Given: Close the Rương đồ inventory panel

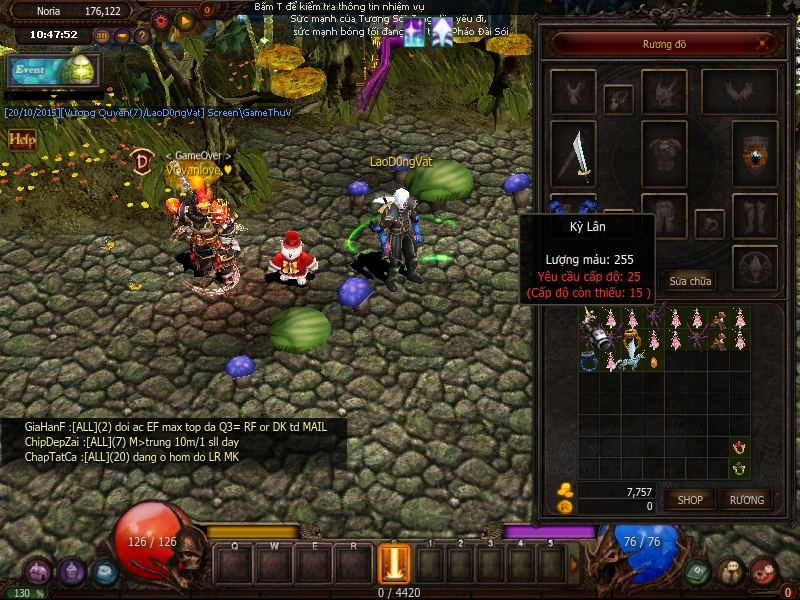Looking at the screenshot, I should [764, 44].
